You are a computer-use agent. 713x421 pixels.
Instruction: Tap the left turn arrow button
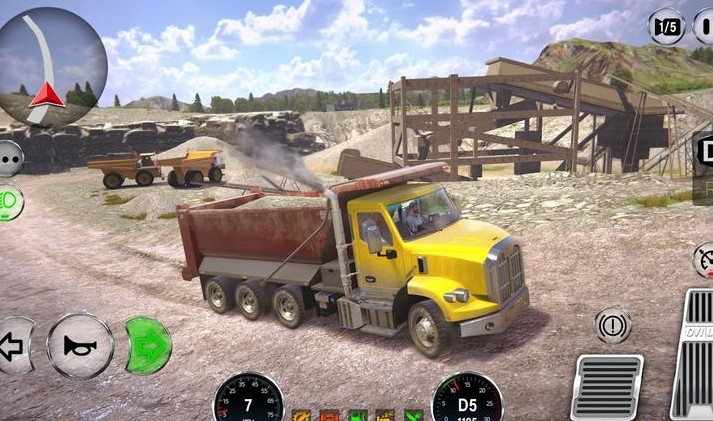14,346
